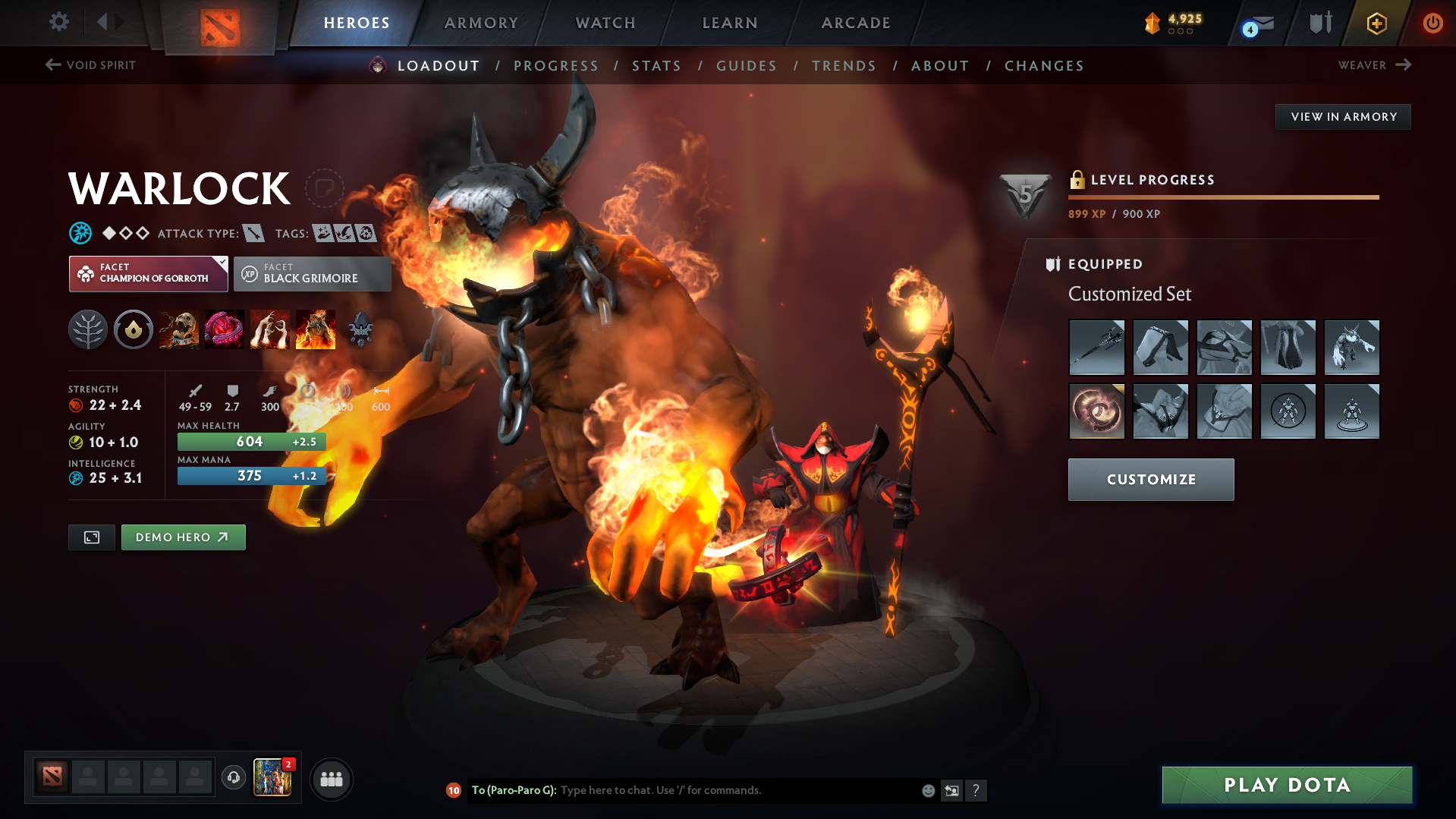This screenshot has height=819, width=1456.
Task: Open the GUIDES tab
Action: point(746,65)
